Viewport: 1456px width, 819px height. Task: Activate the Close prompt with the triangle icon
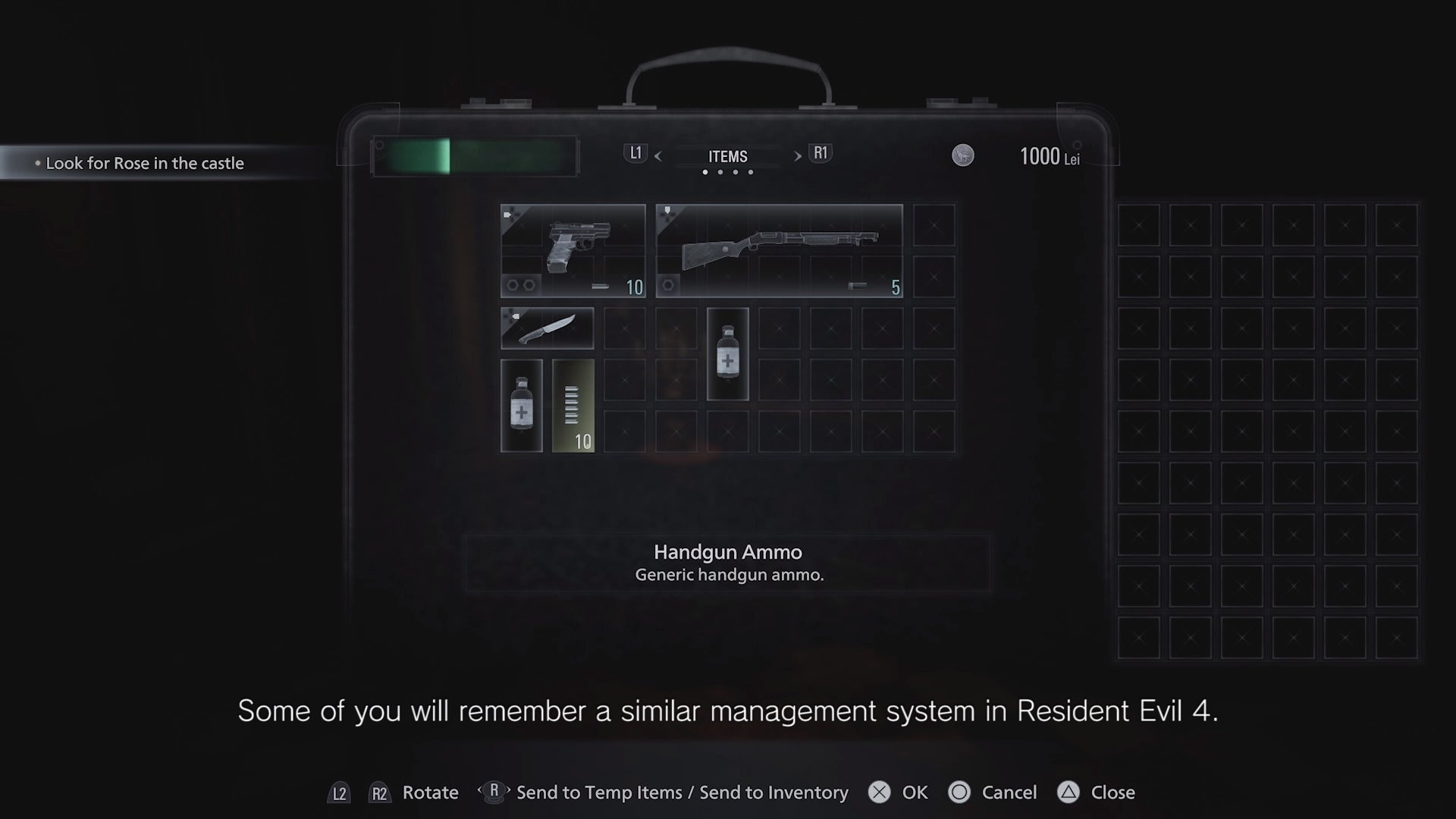pyautogui.click(x=1092, y=792)
